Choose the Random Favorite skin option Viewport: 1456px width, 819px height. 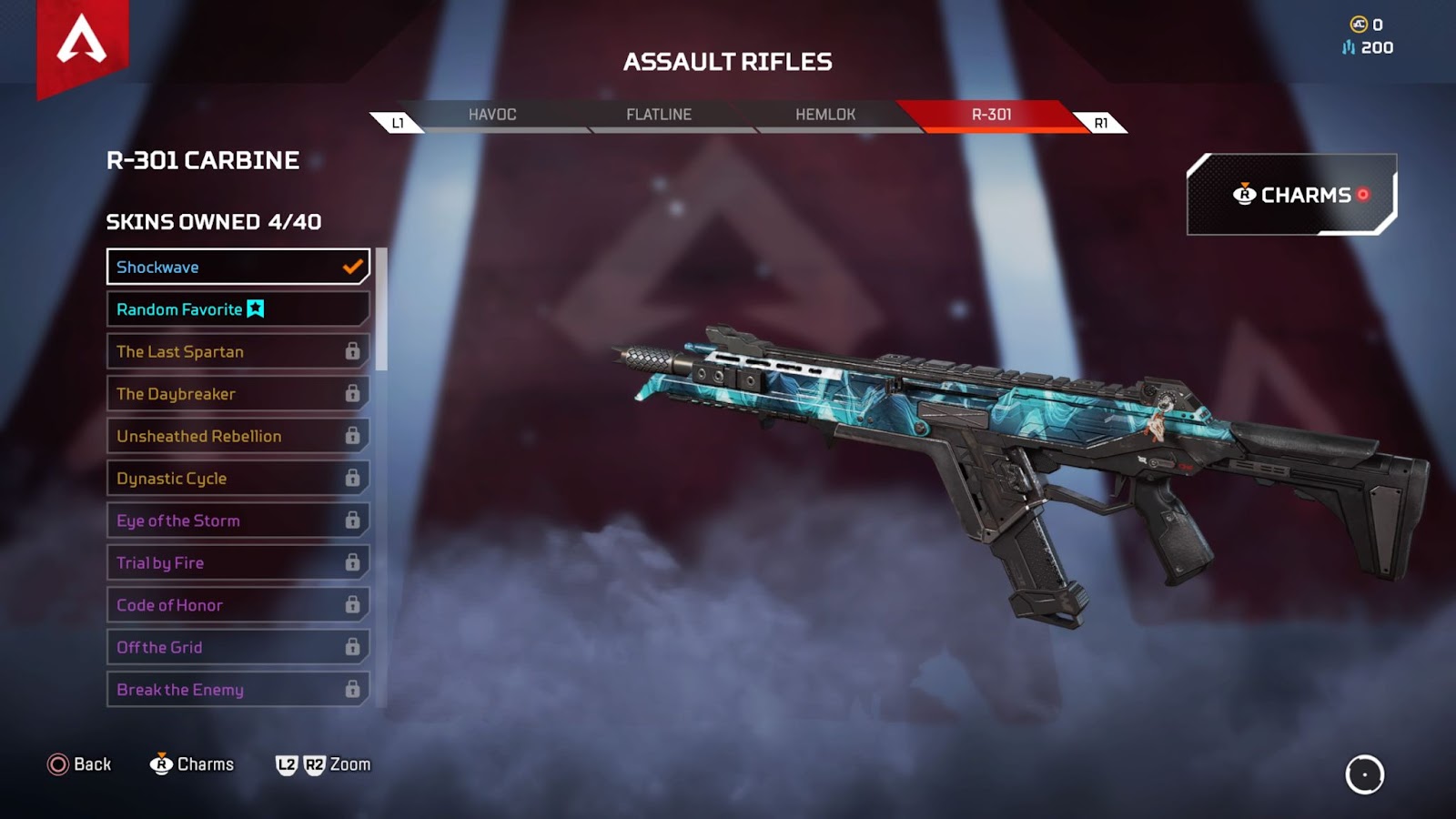238,309
